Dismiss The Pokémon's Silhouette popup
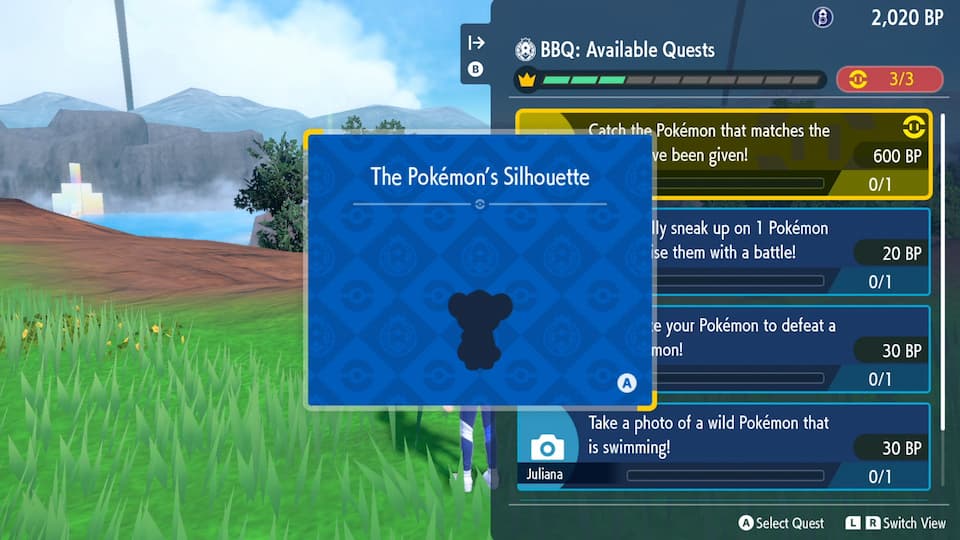This screenshot has height=540, width=960. [x=627, y=382]
